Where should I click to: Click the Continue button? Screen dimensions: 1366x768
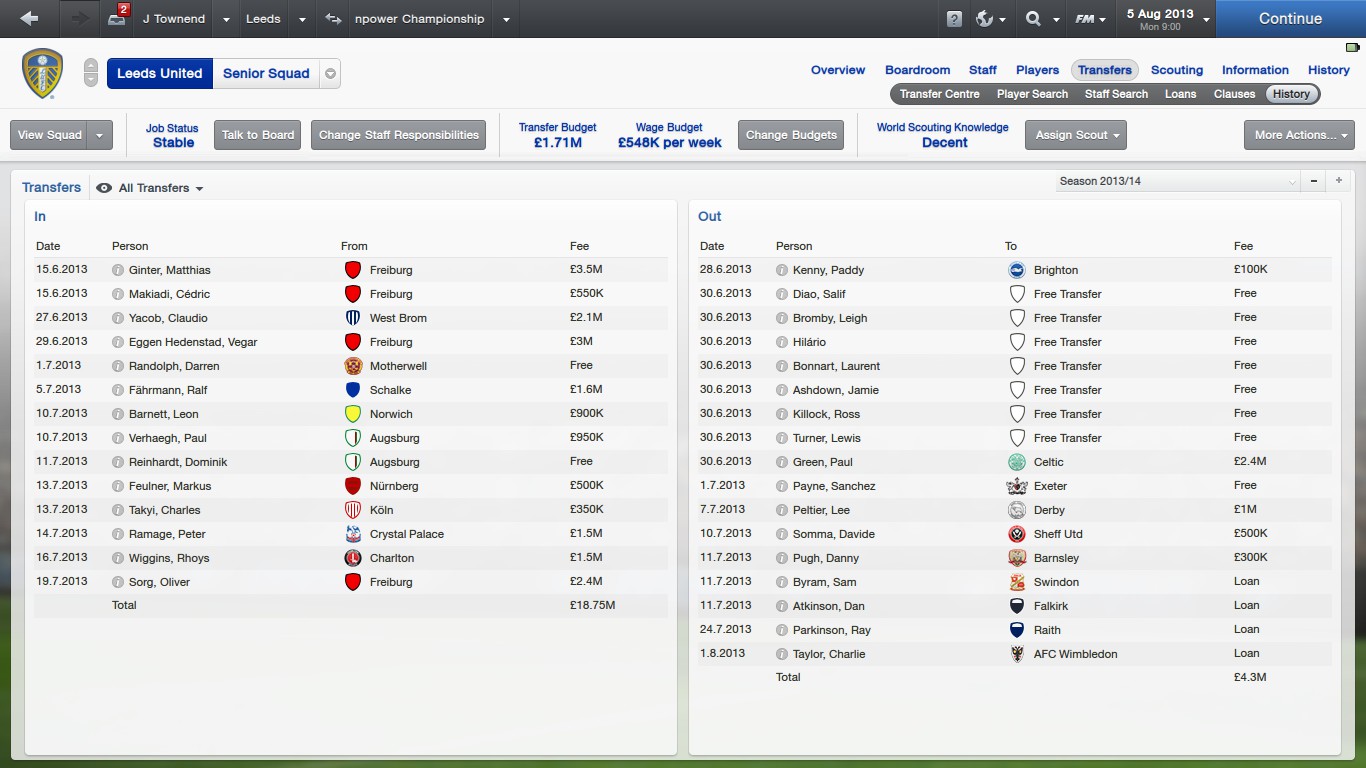pos(1290,19)
